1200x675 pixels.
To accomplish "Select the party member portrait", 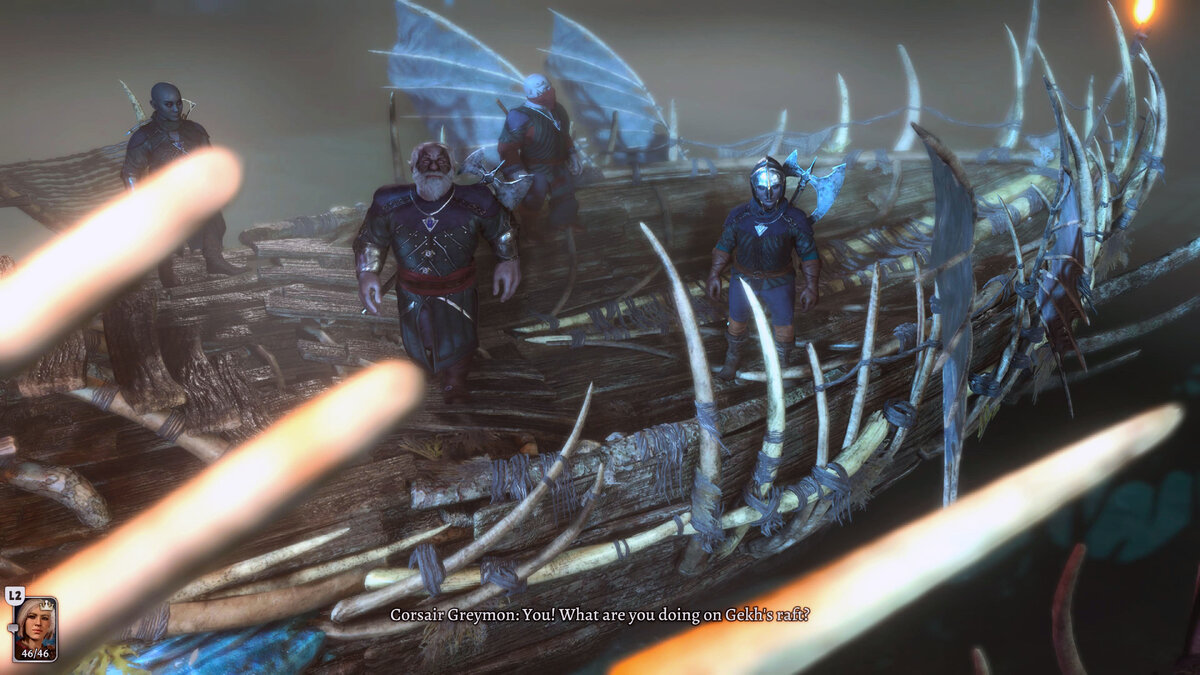I will (x=35, y=623).
